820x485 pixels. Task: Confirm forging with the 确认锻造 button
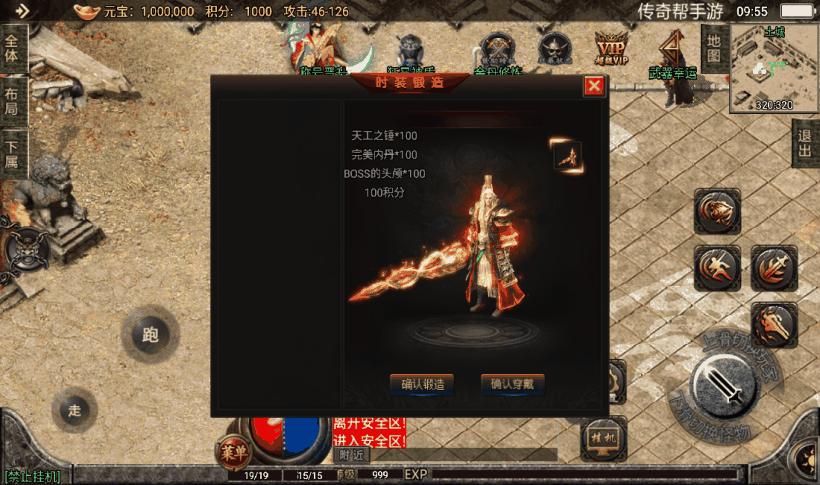(x=422, y=383)
